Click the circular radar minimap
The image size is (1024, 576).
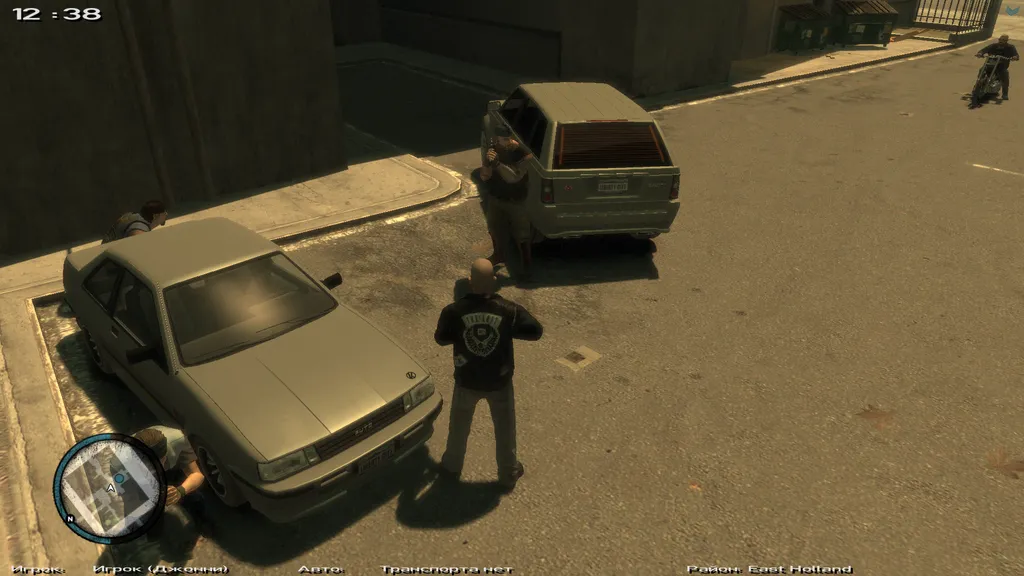[x=109, y=487]
